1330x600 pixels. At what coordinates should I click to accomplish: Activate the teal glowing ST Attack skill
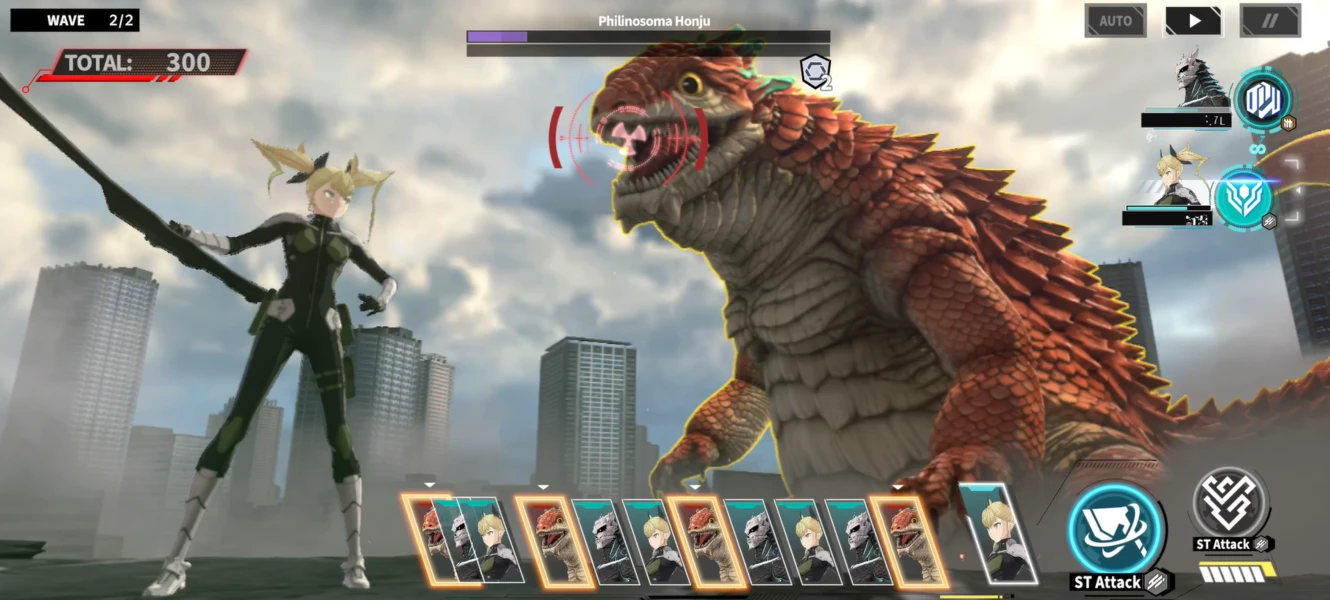pyautogui.click(x=1116, y=532)
